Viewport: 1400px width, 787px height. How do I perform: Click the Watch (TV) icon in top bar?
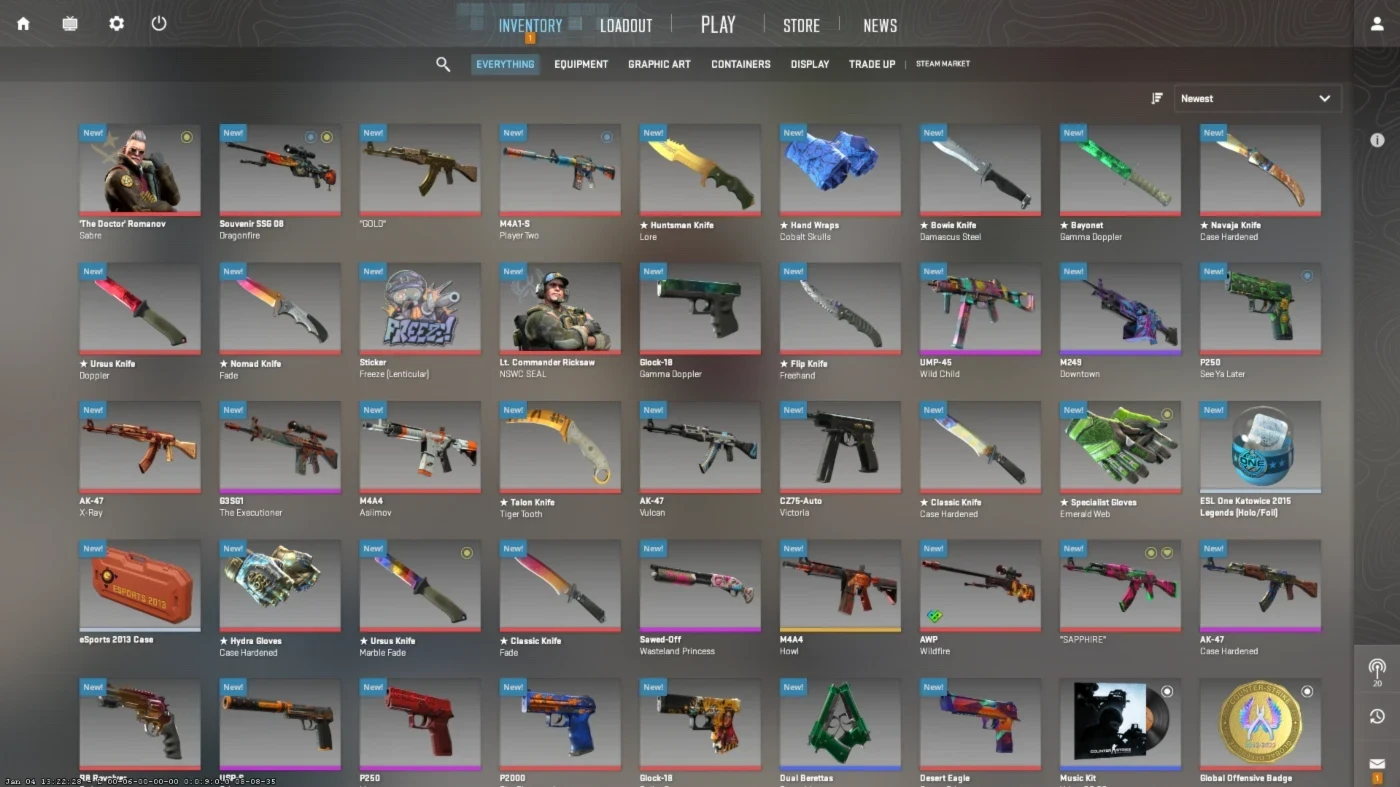(69, 23)
